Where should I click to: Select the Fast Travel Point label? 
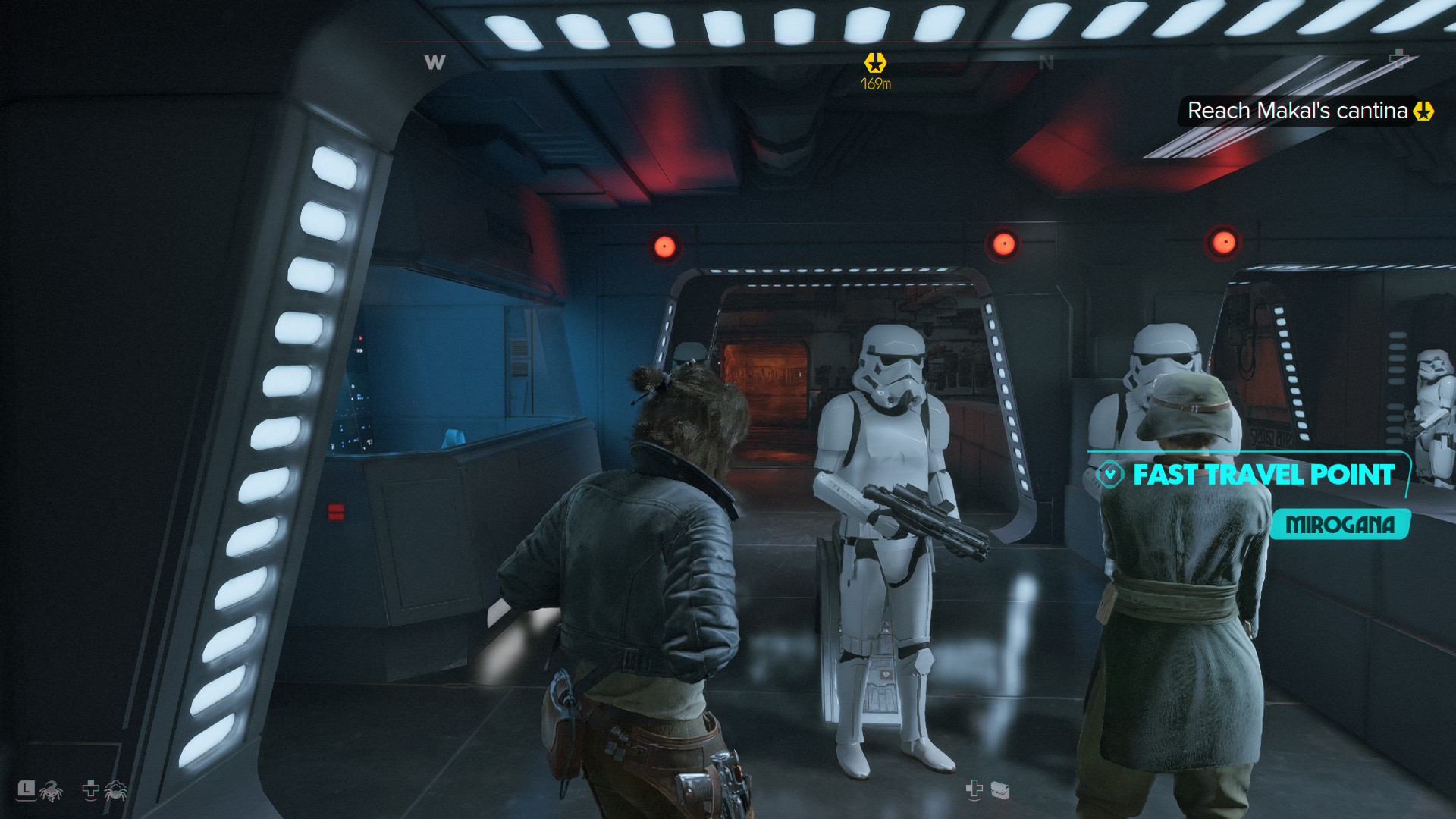[x=1263, y=475]
